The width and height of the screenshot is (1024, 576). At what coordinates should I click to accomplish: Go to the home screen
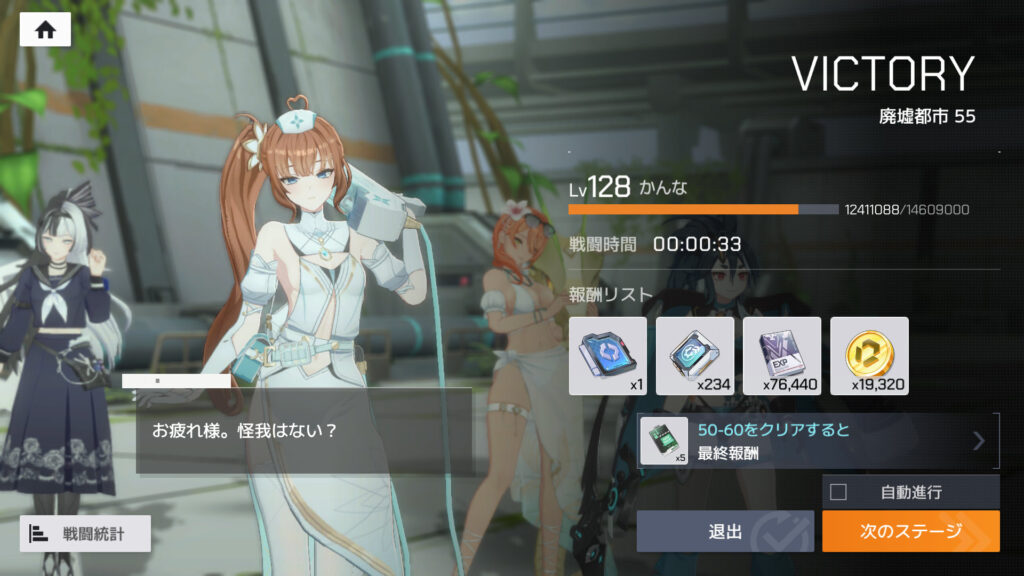pyautogui.click(x=45, y=30)
